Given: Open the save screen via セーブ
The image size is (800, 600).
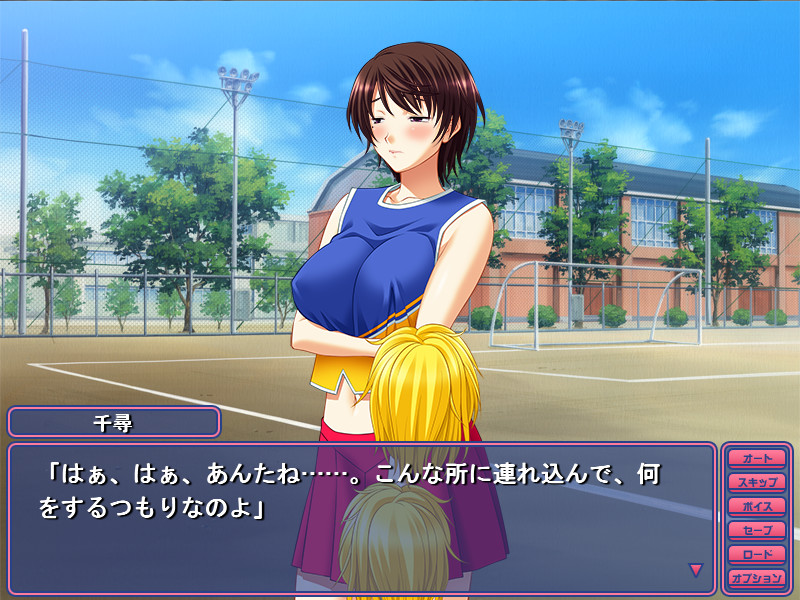Looking at the screenshot, I should 757,530.
